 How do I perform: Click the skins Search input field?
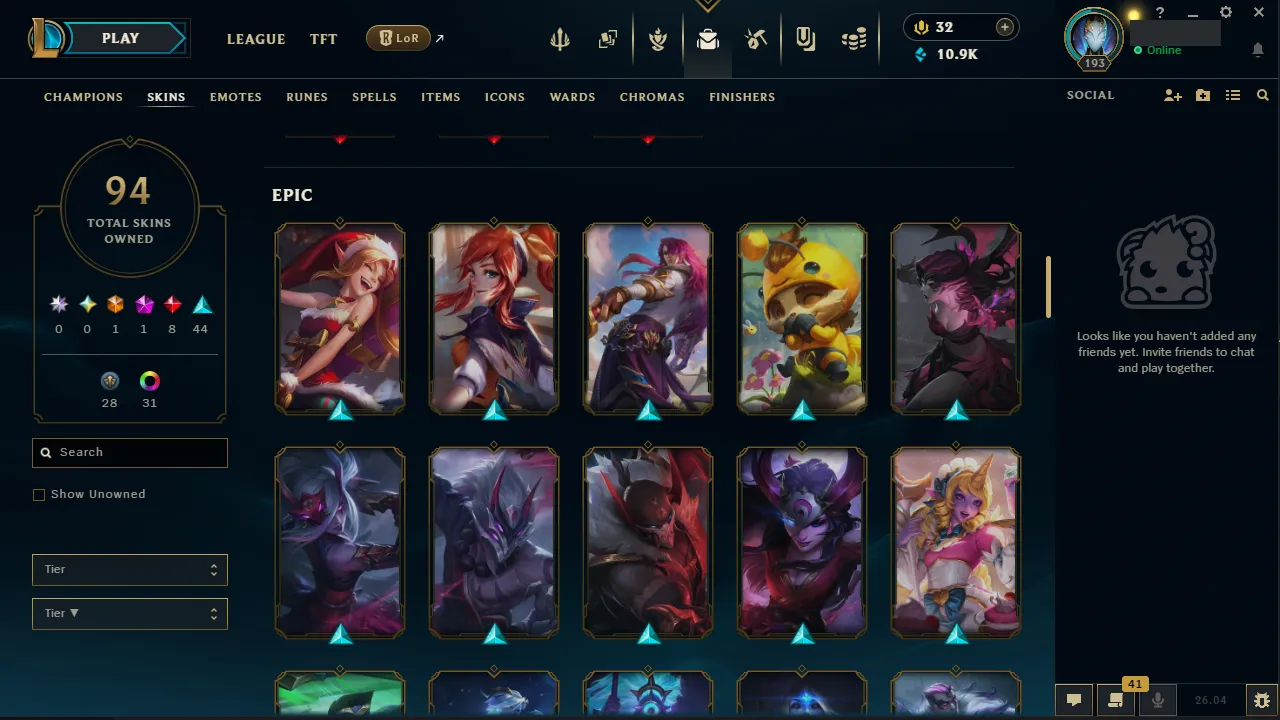[x=129, y=452]
